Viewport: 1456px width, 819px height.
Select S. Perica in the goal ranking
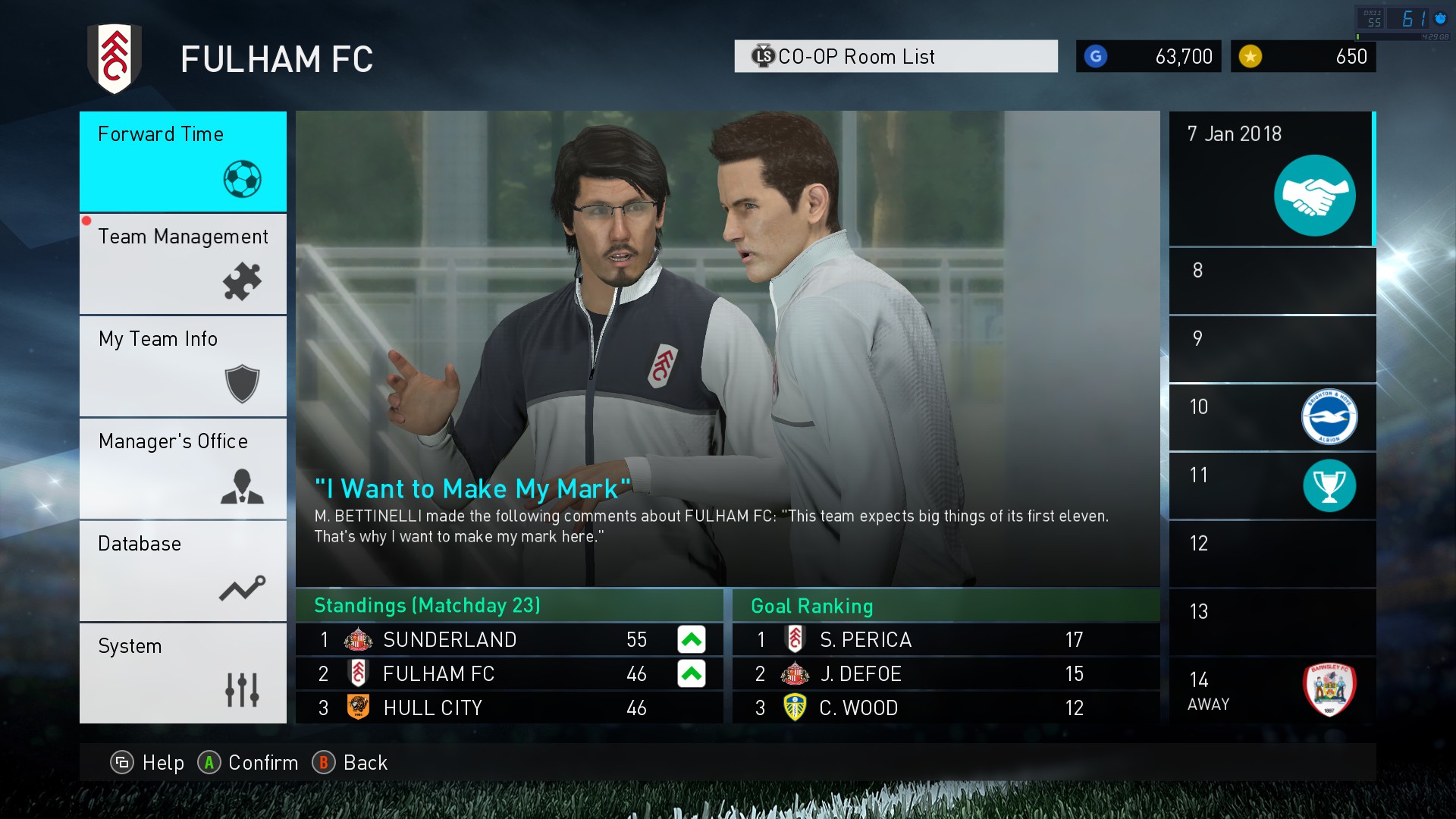pos(946,640)
